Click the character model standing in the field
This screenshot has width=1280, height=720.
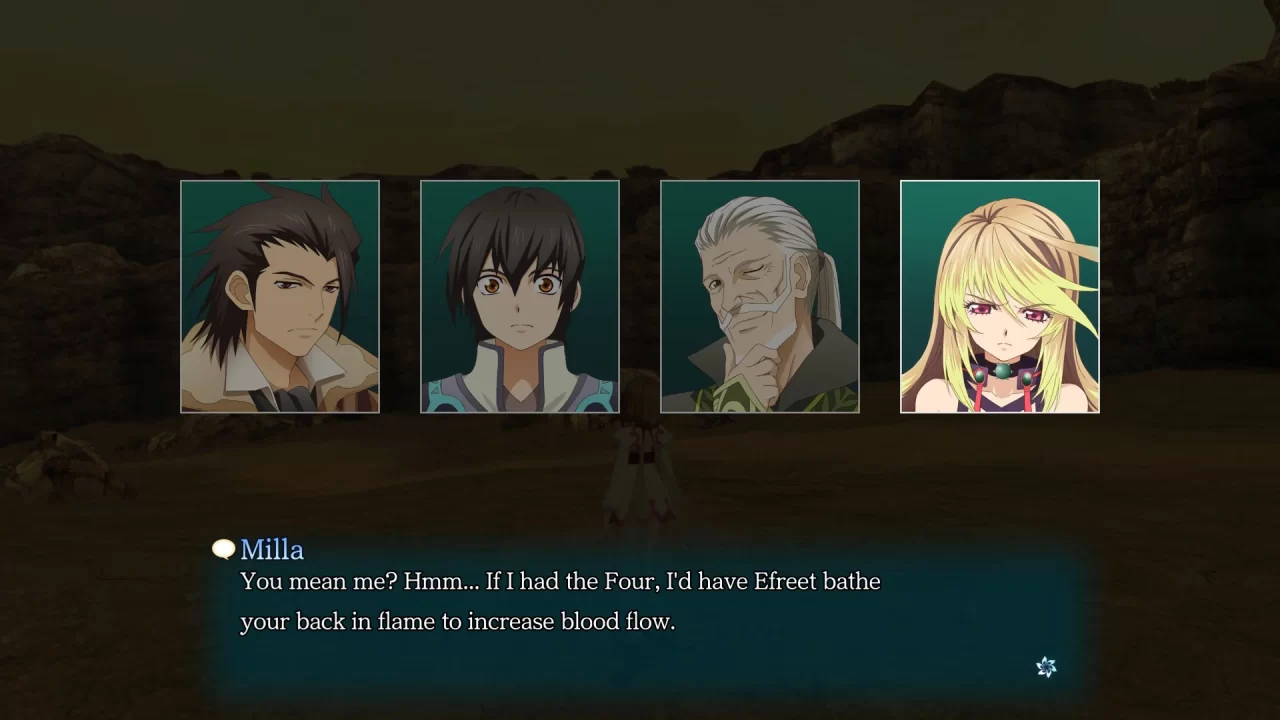tap(640, 470)
